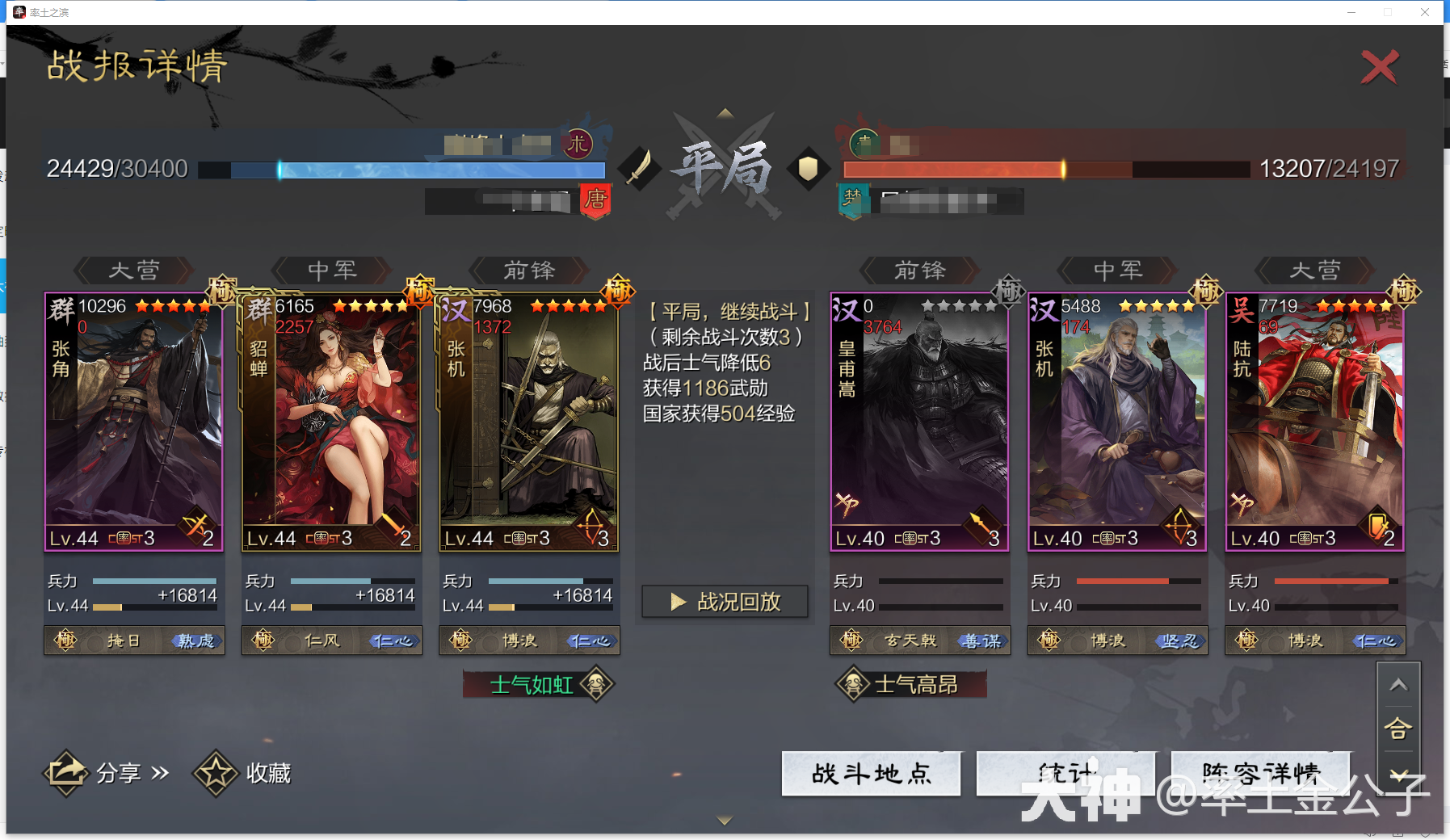
Task: Open the 战斗地点 battle location view
Action: 871,773
